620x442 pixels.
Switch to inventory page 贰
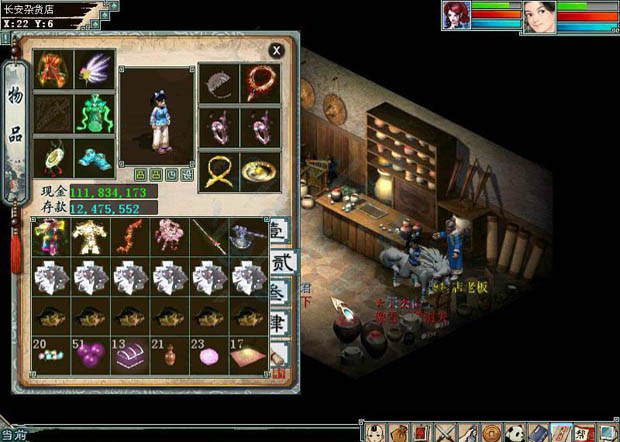280,265
